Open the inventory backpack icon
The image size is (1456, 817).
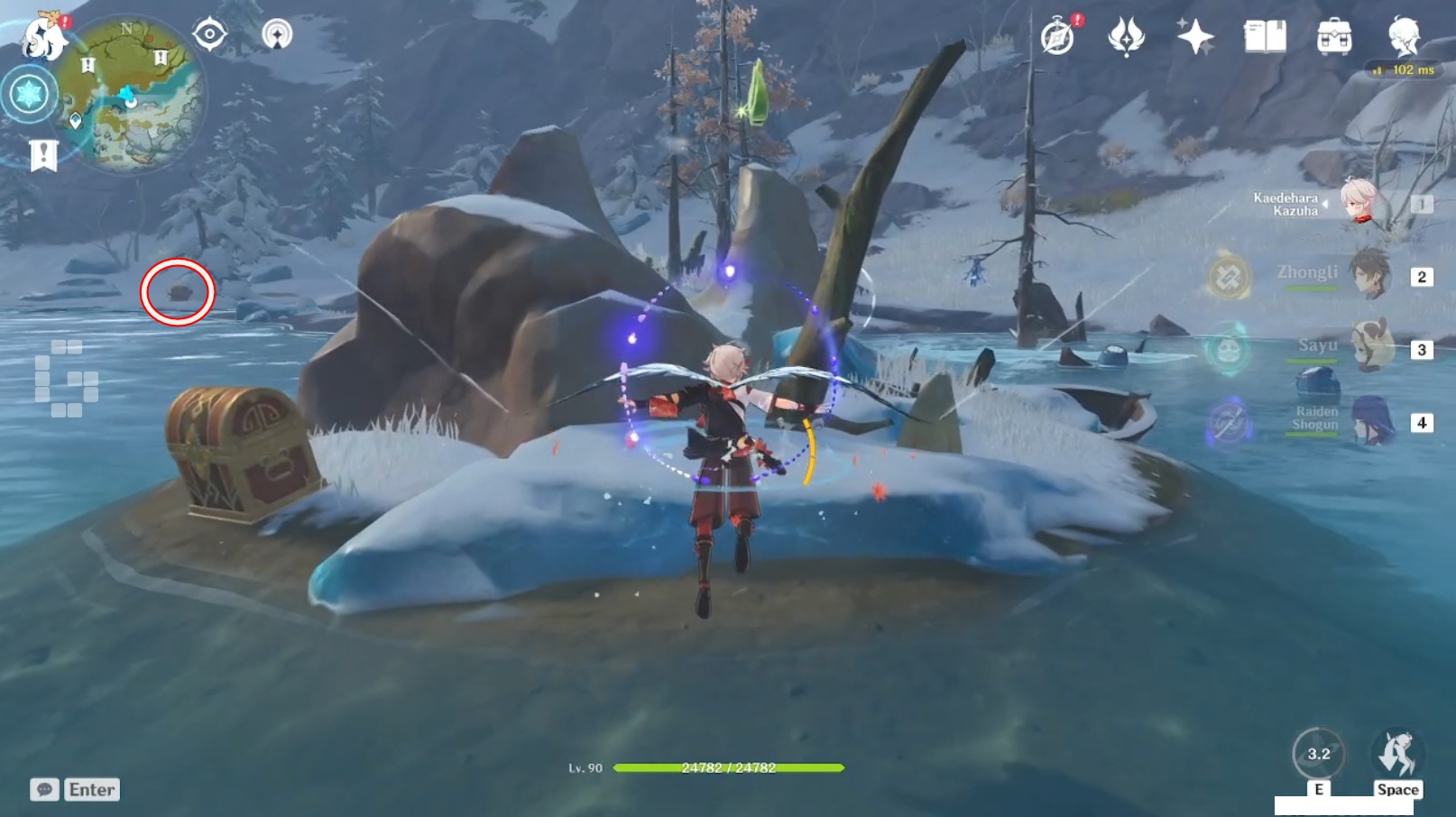tap(1334, 38)
